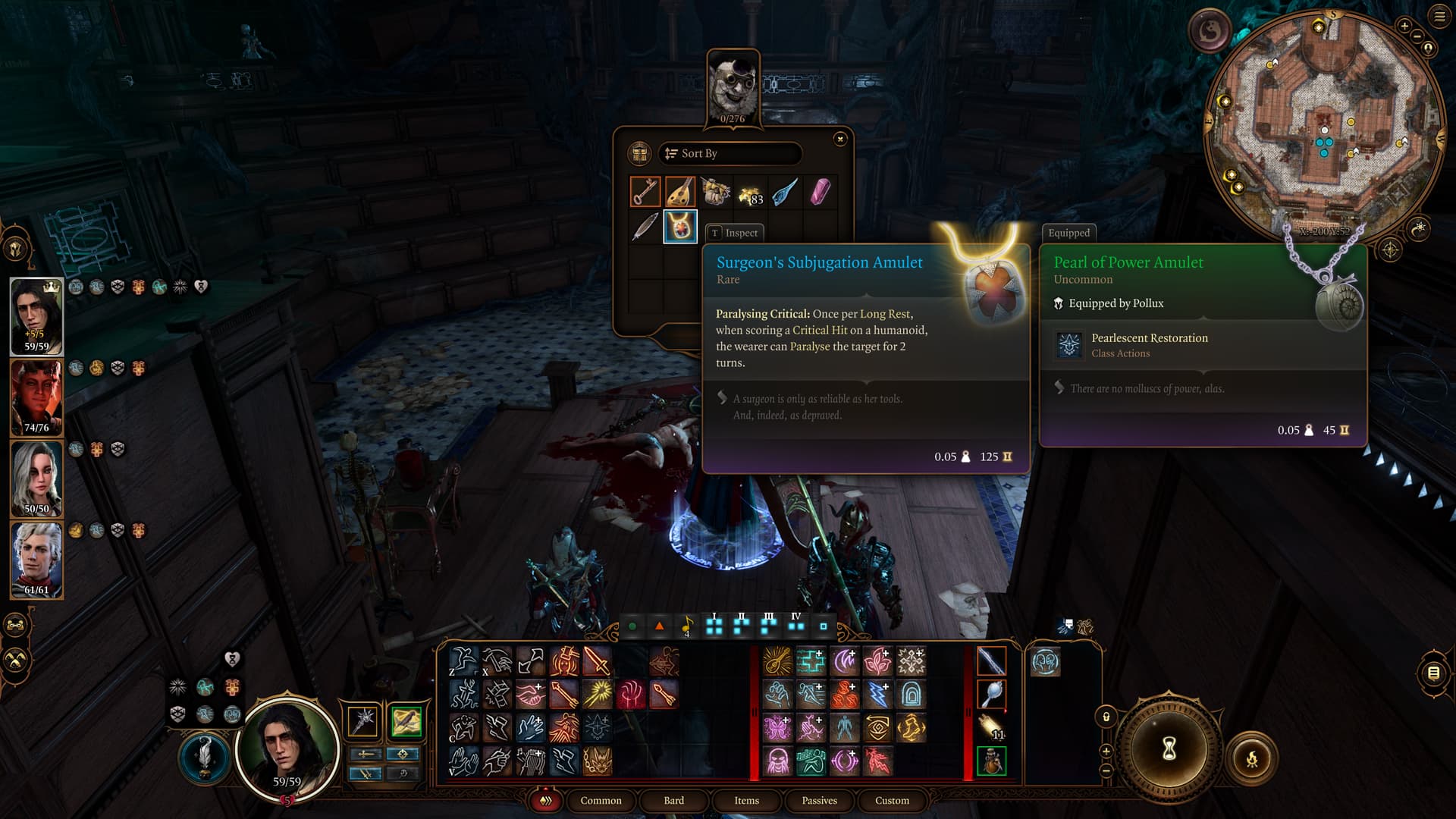Switch to the Common hotbar tab
The height and width of the screenshot is (819, 1456).
click(601, 800)
